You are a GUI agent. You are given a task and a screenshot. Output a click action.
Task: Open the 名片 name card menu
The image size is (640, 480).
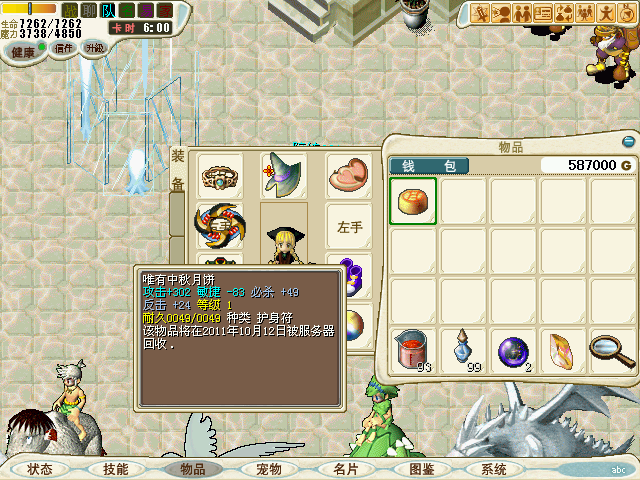tap(345, 468)
